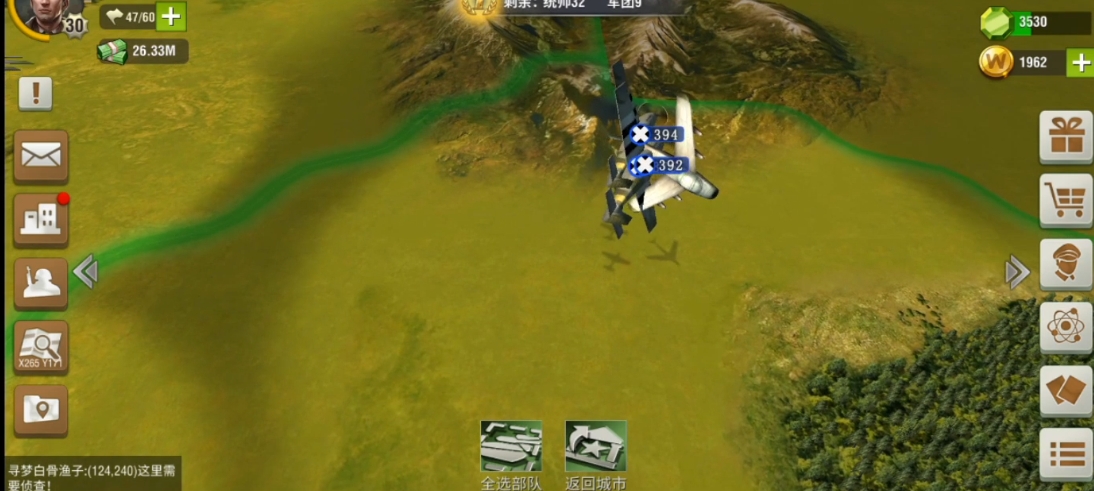Open the atom technology research menu

pos(1066,327)
